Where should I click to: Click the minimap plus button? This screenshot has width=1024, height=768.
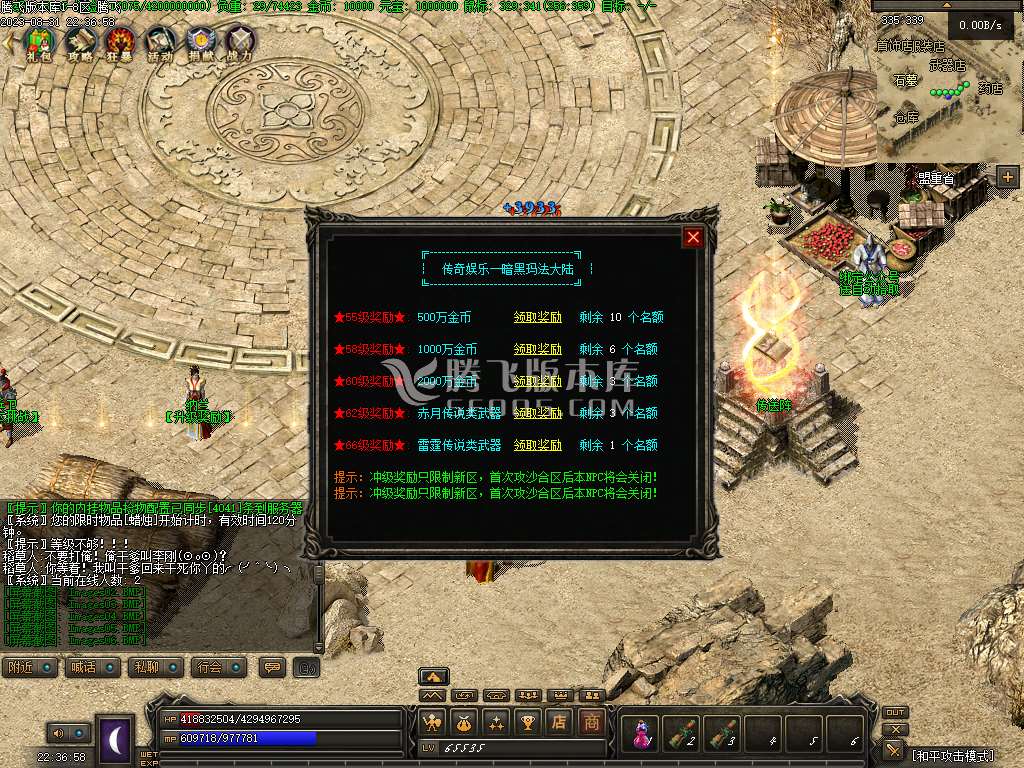click(x=1007, y=177)
